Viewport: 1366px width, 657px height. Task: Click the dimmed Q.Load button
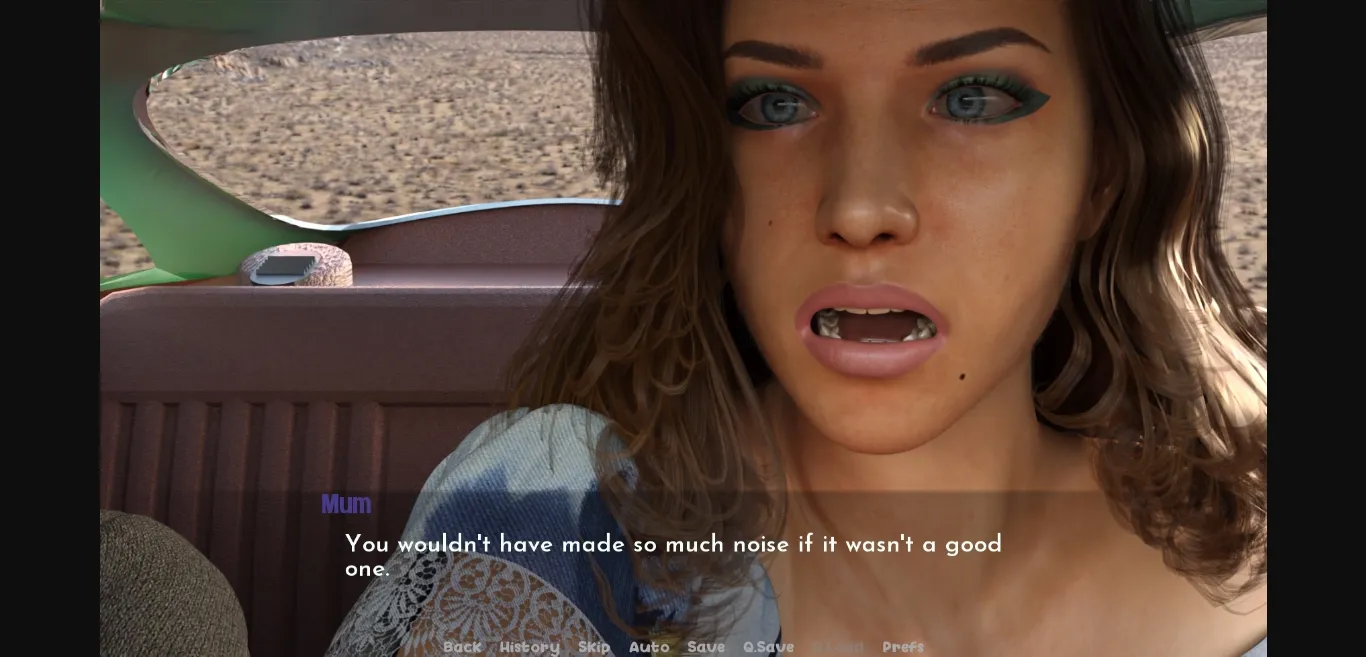(838, 647)
